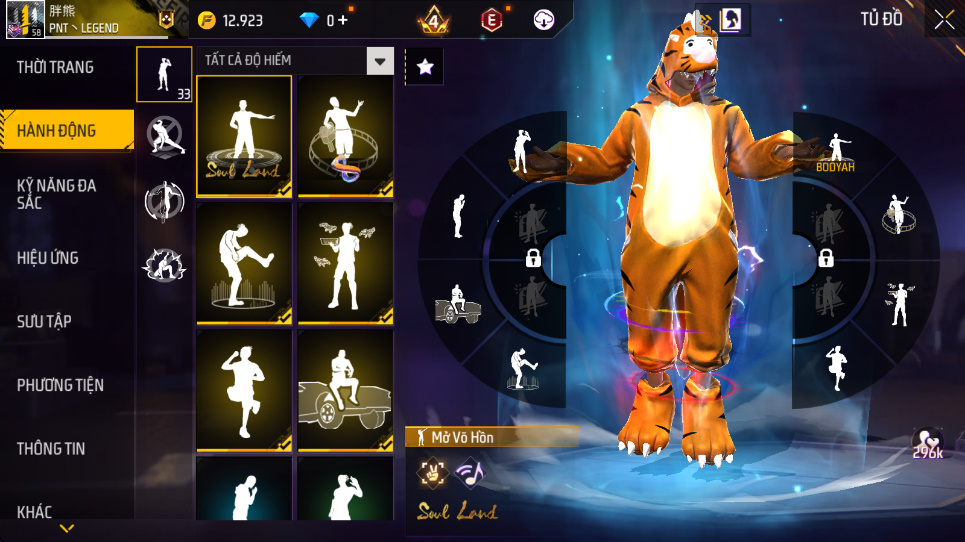Open the Phương Tiện category
The width and height of the screenshot is (965, 542).
point(60,385)
